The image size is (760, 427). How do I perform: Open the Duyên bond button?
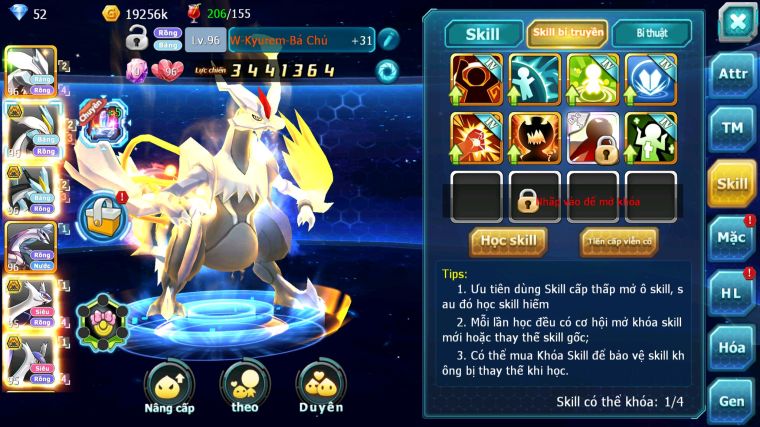coord(320,386)
